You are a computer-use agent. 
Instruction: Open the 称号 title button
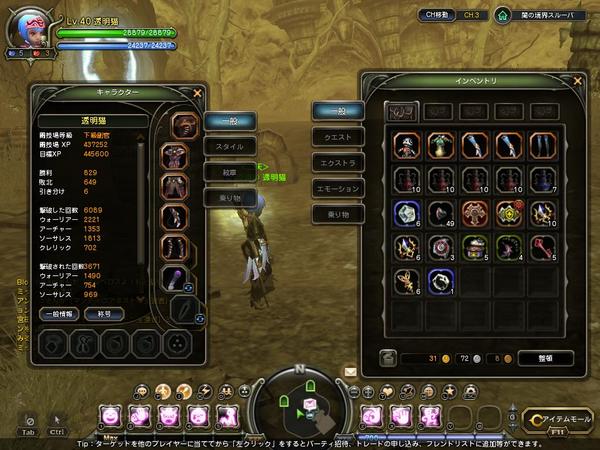(104, 314)
